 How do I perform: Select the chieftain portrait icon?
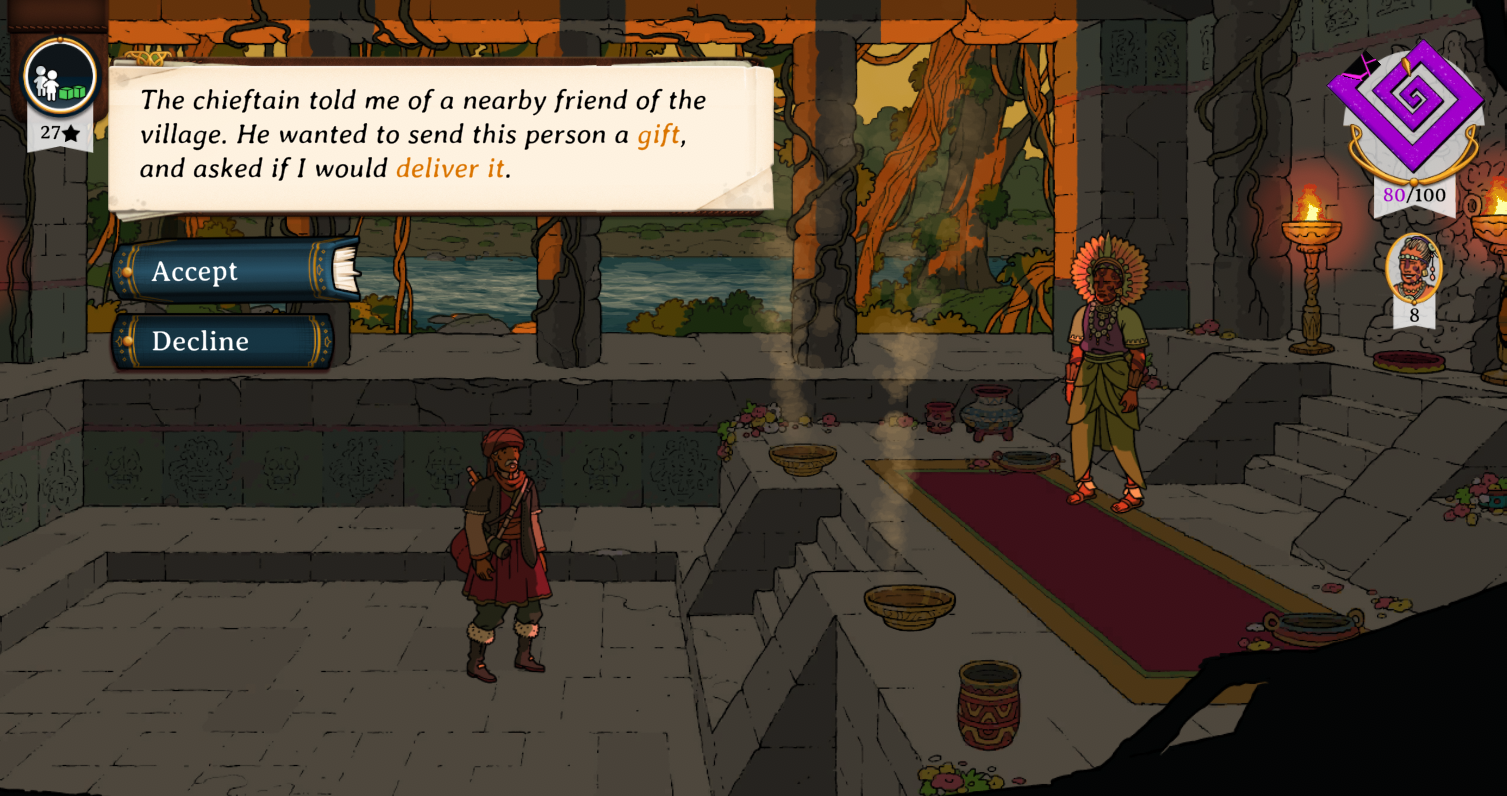pos(1413,268)
